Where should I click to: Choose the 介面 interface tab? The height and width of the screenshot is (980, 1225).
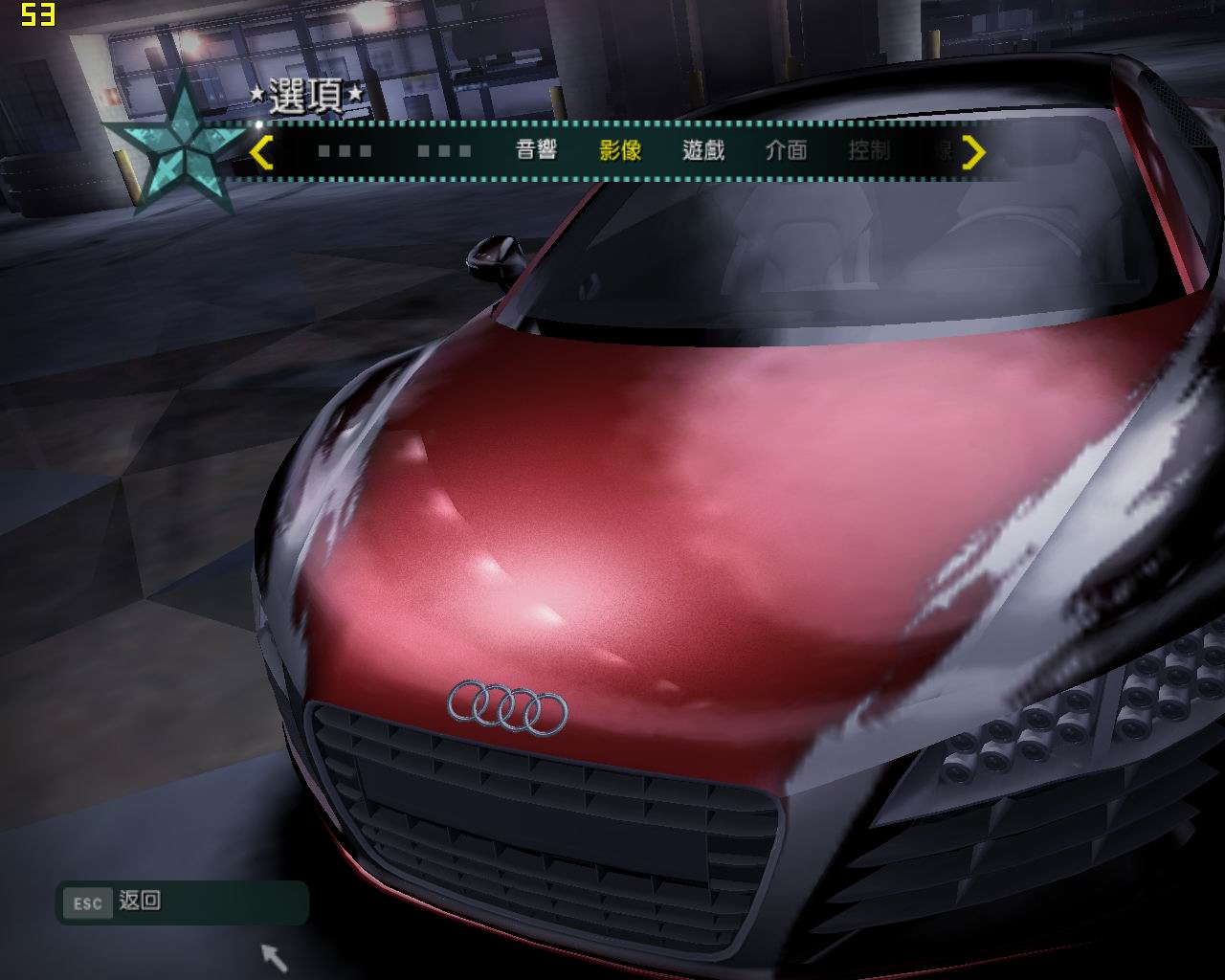pyautogui.click(x=786, y=150)
